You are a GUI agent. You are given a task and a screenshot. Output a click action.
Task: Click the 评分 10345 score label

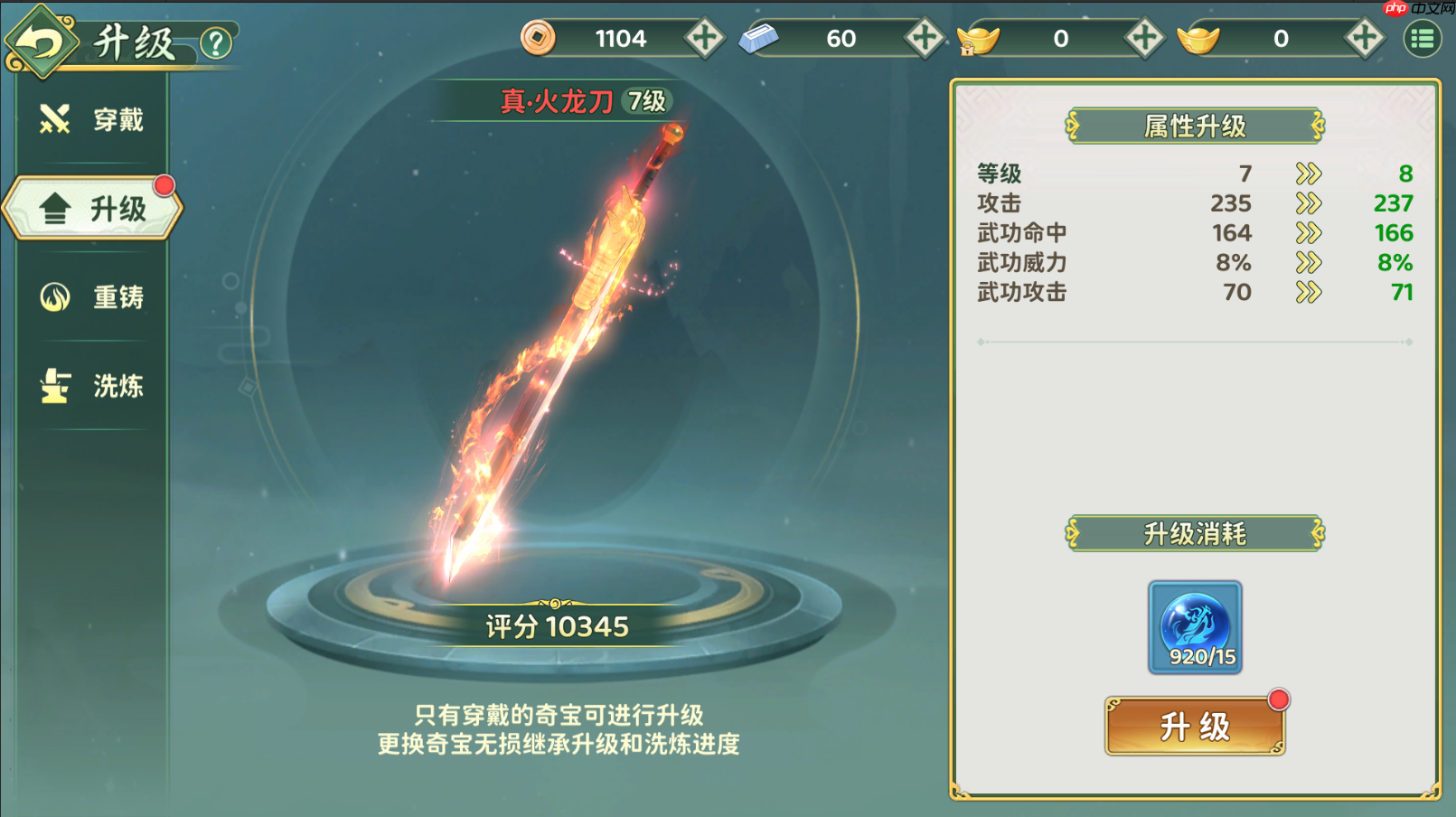pos(558,624)
